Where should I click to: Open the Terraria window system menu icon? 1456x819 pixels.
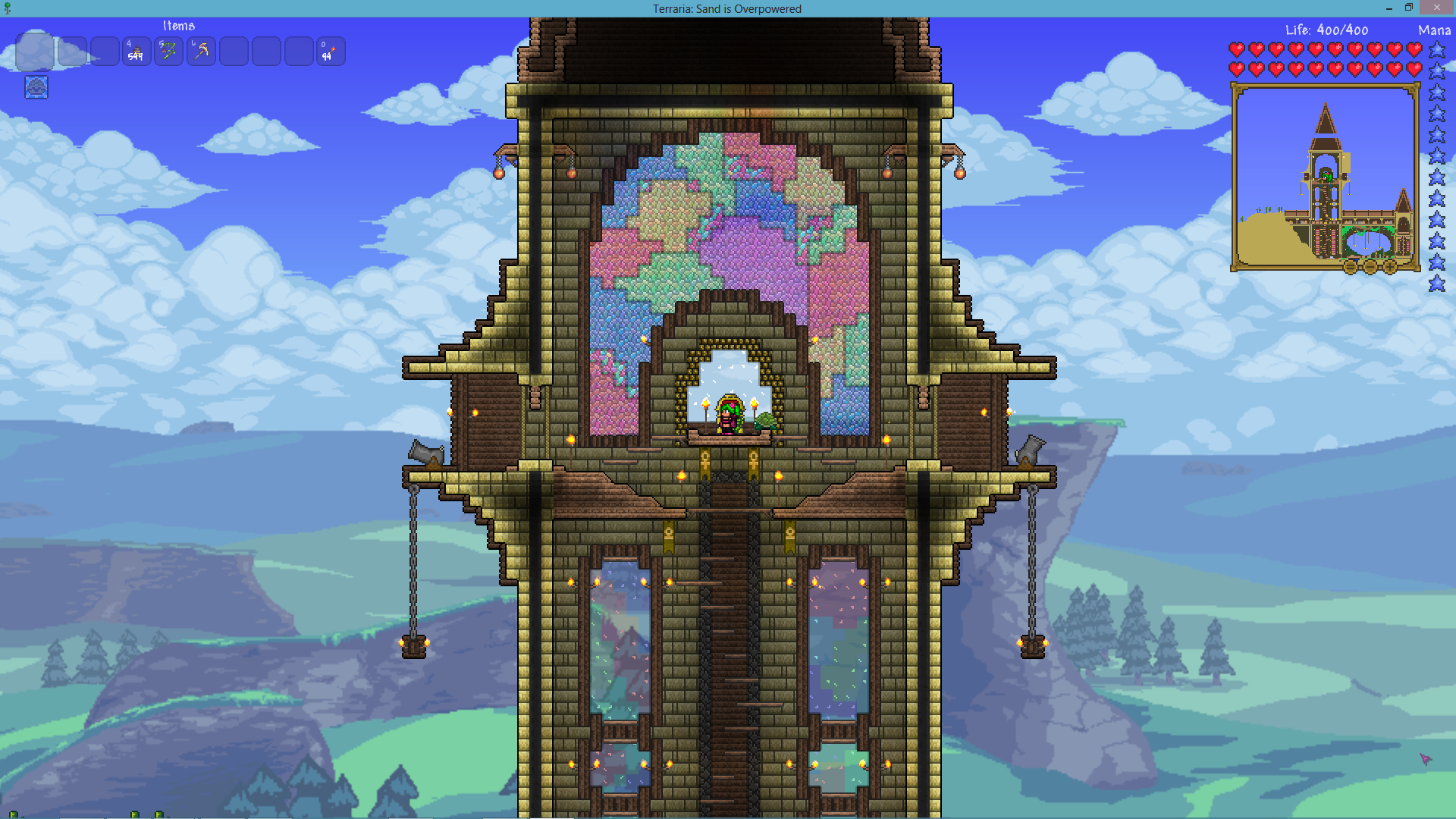[x=8, y=8]
